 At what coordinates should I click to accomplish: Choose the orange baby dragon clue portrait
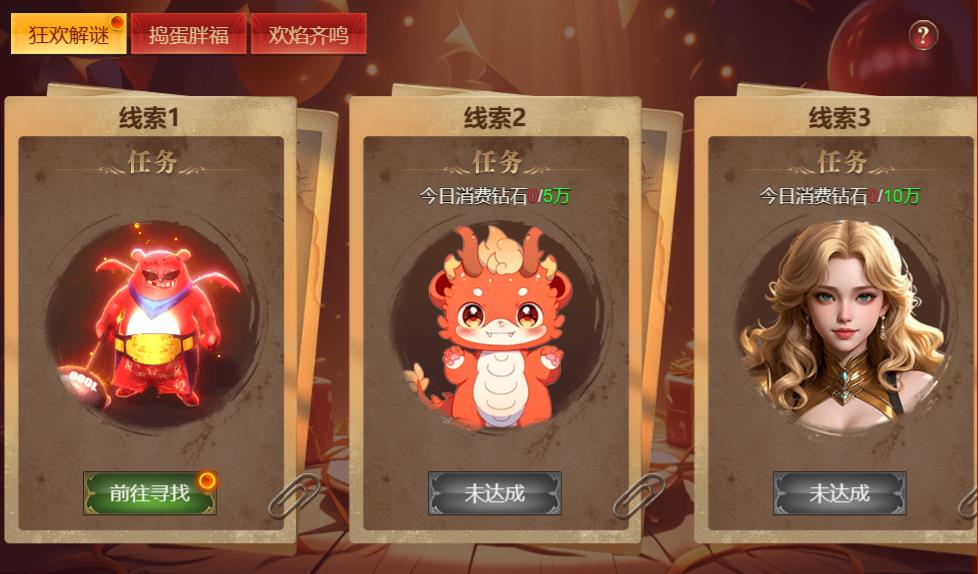click(x=495, y=327)
